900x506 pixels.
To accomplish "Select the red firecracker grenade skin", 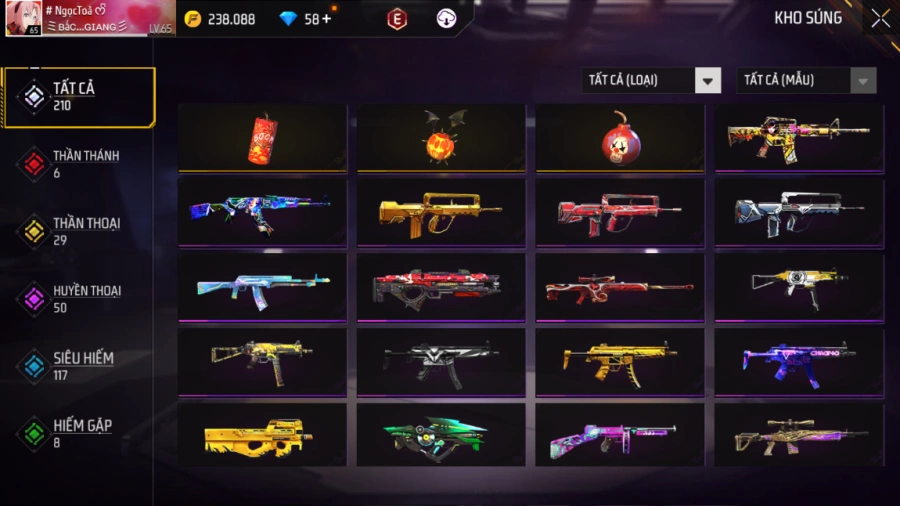I will pos(262,138).
